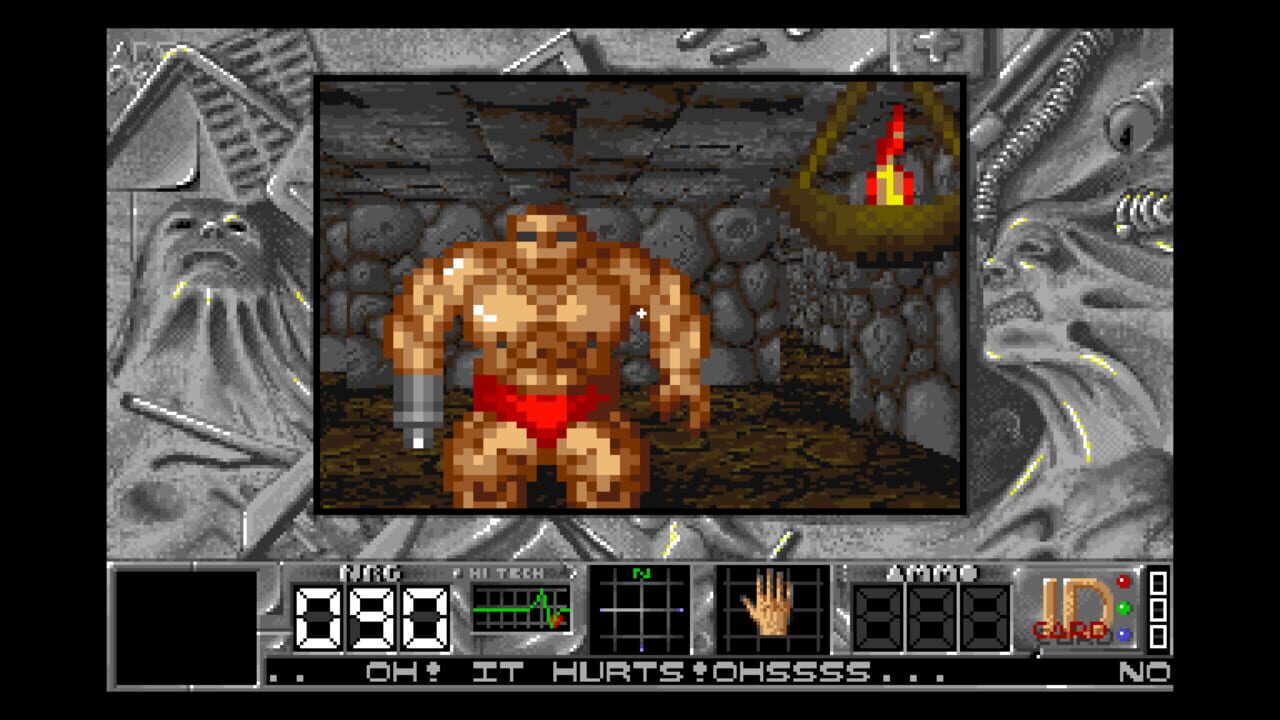The image size is (1280, 720).
Task: Click the blue indicator light on the ID card
Action: point(1122,634)
